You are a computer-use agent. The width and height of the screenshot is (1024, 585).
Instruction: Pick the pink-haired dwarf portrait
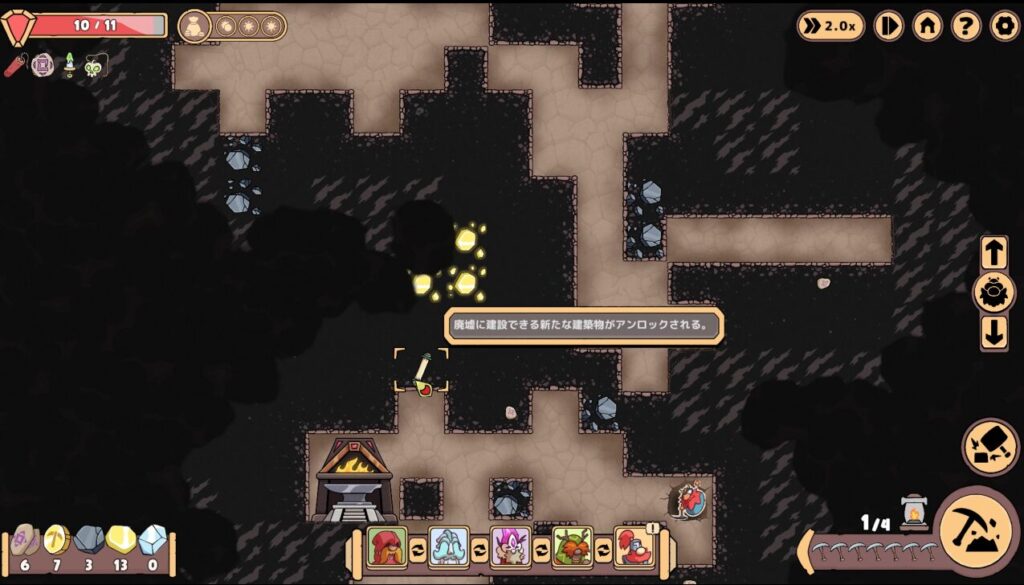tap(510, 547)
